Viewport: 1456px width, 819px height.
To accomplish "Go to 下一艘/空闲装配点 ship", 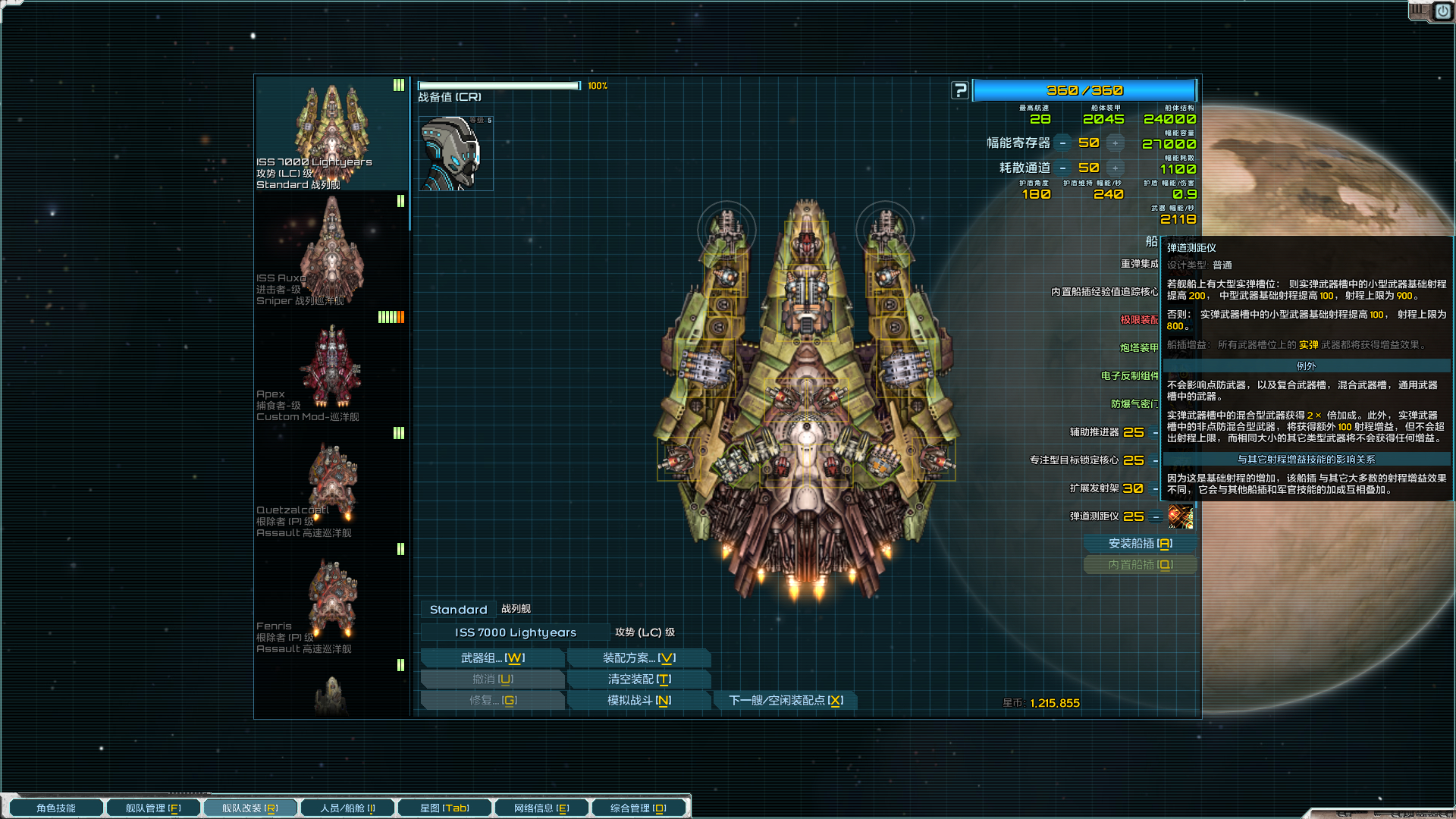I will (x=786, y=701).
